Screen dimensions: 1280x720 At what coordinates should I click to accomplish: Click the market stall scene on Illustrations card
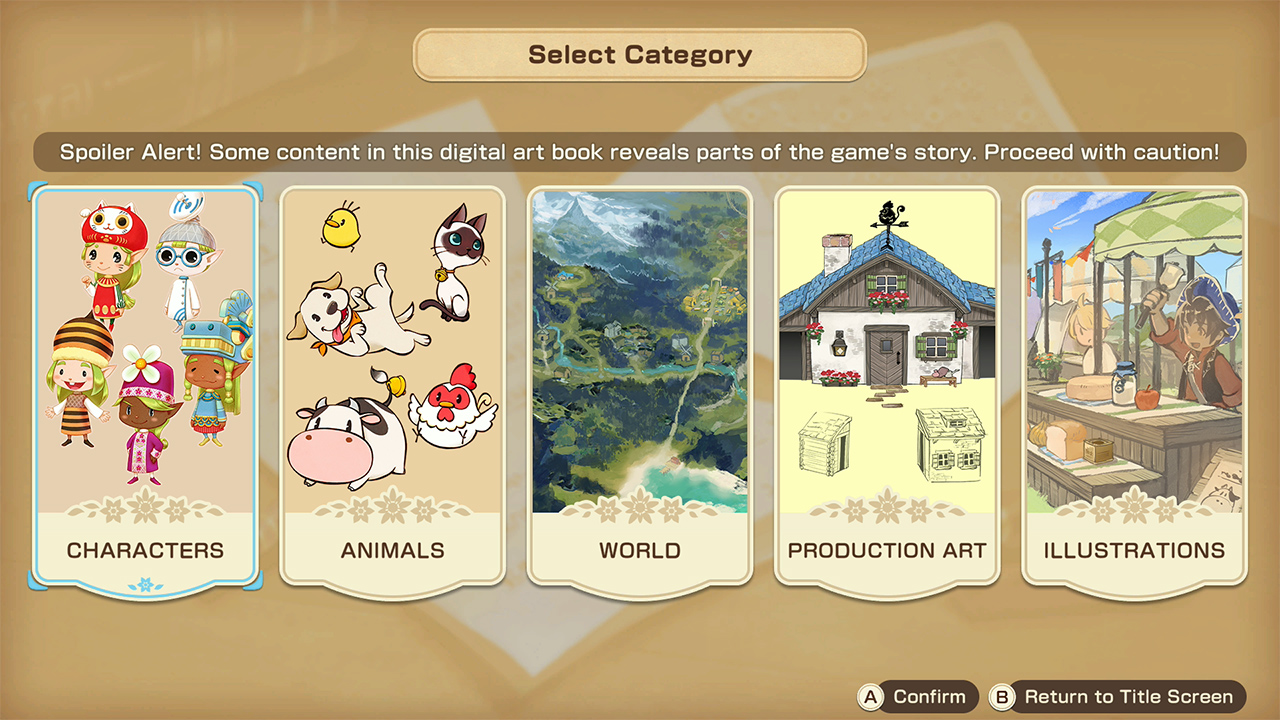tap(1133, 350)
